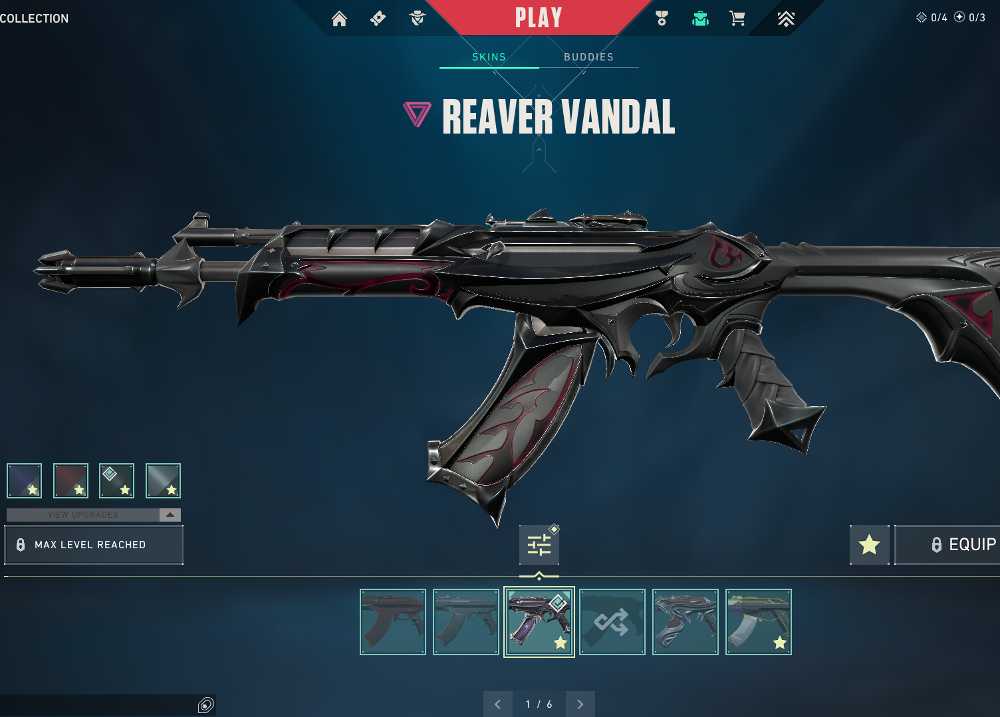Go to the home screen icon
1000x717 pixels.
[x=340, y=18]
